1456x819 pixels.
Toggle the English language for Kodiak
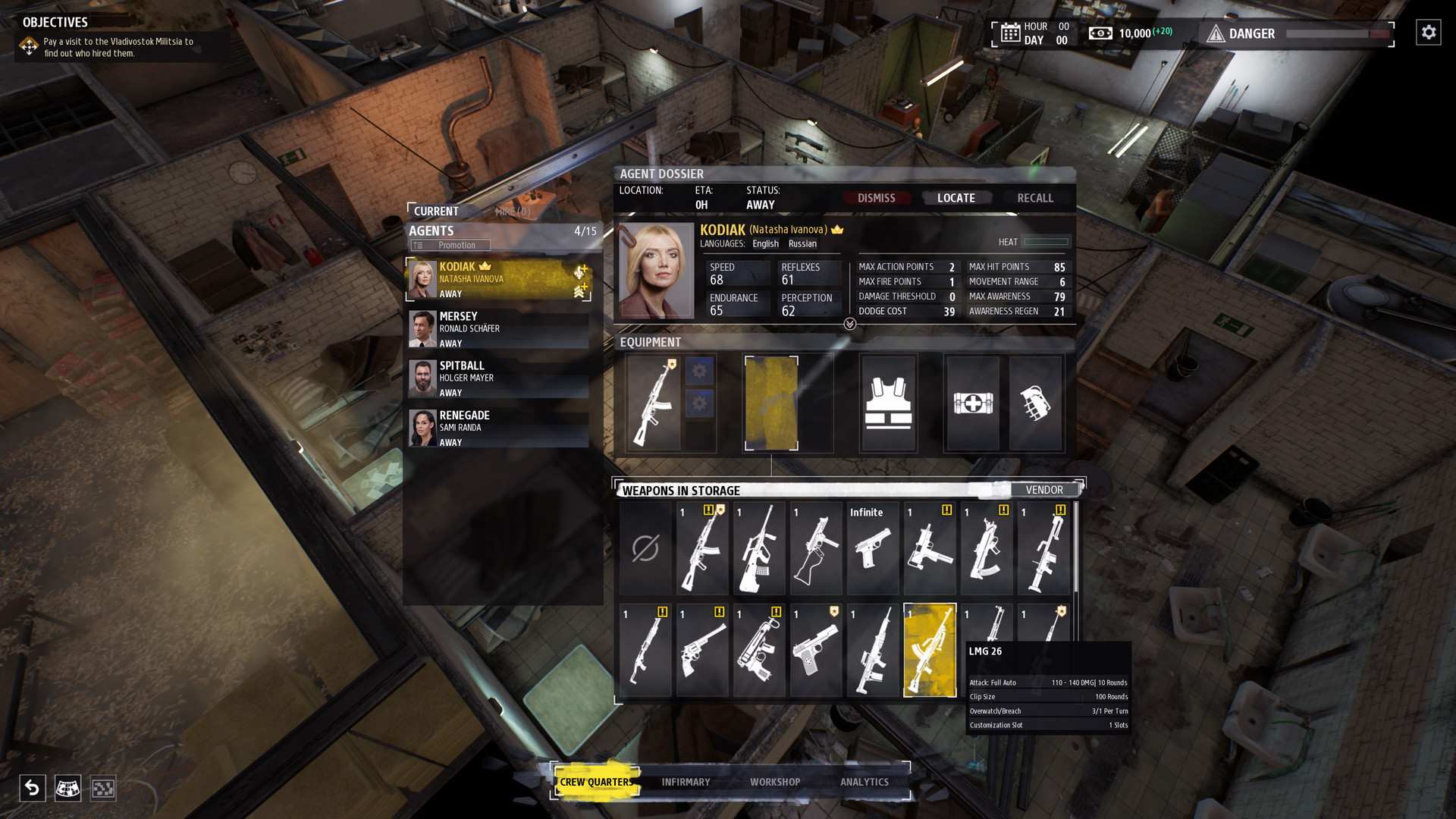coord(764,243)
